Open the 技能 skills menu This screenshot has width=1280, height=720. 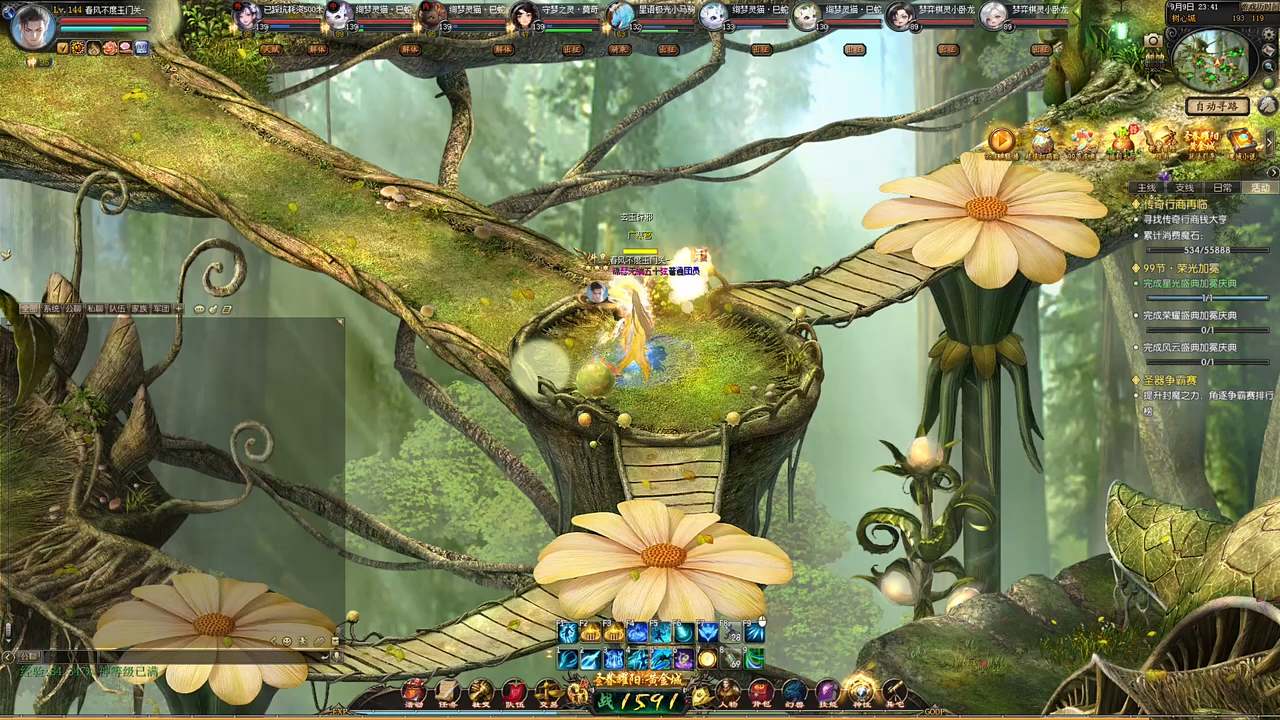point(827,692)
